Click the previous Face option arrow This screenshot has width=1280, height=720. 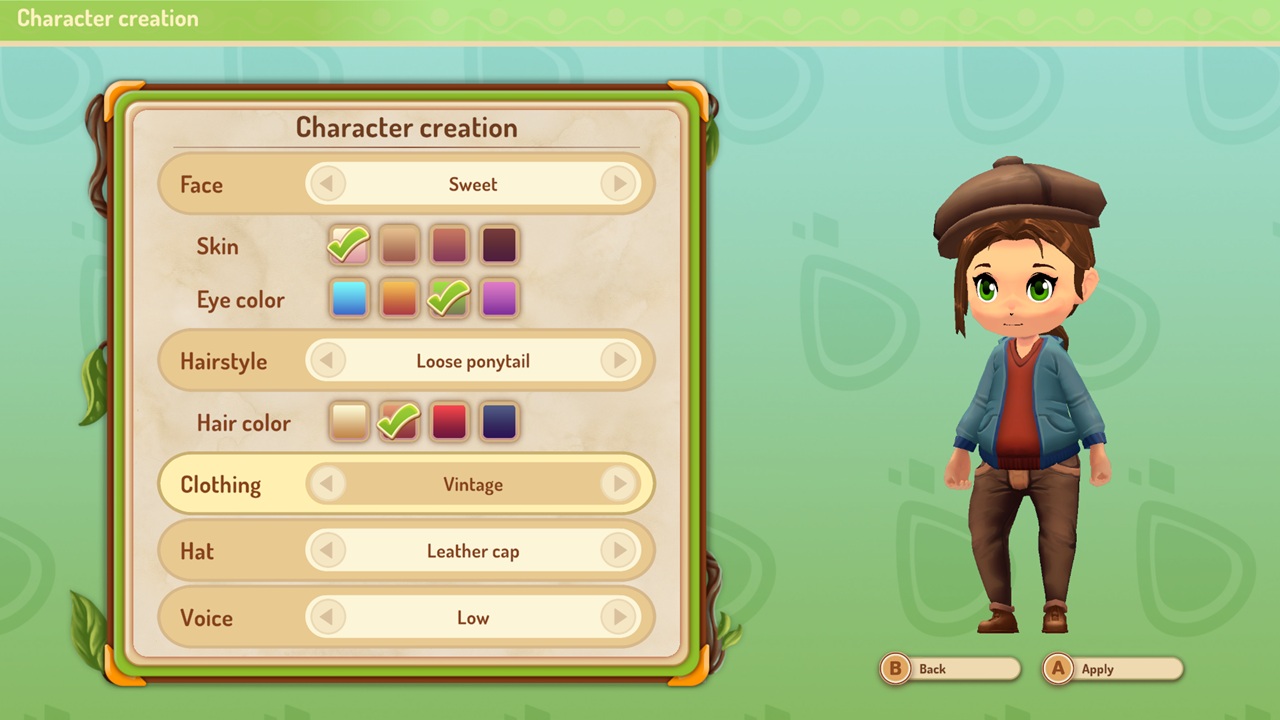pyautogui.click(x=328, y=184)
